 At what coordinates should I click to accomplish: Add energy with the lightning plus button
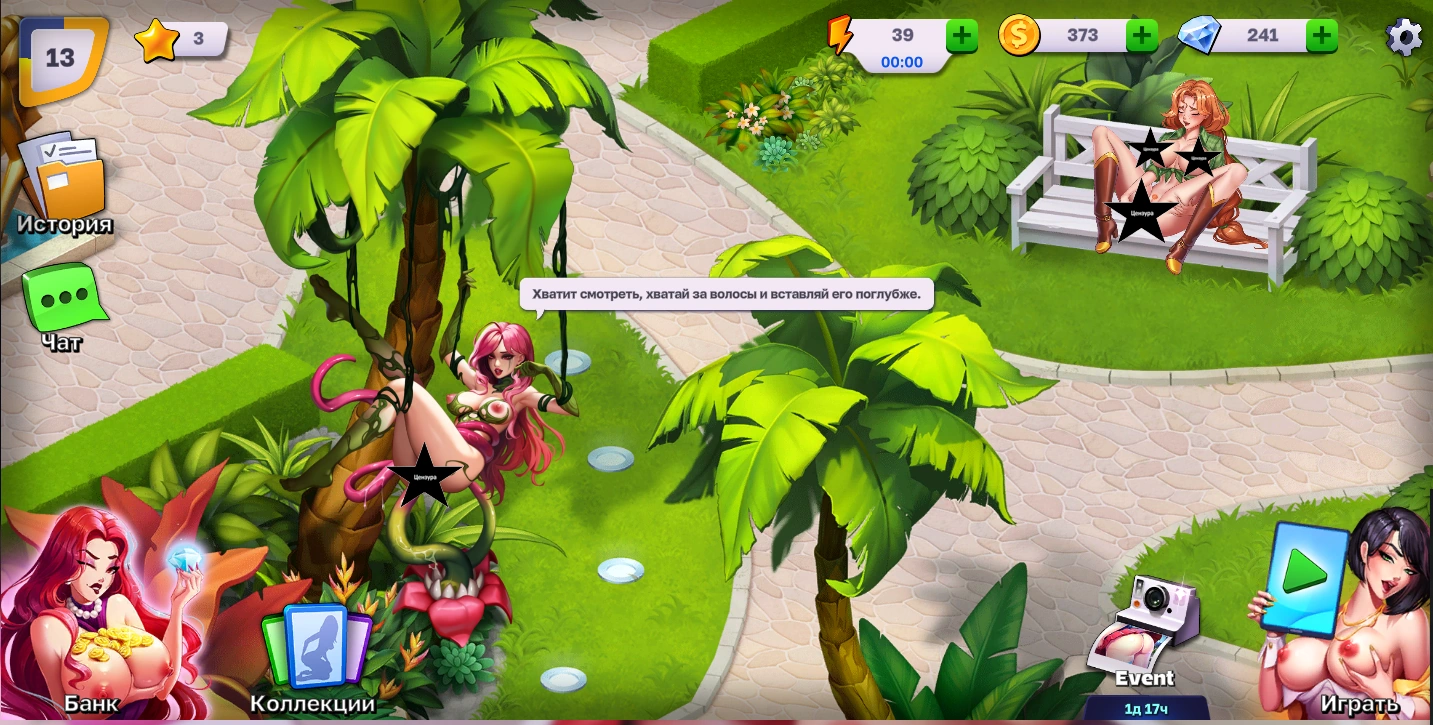click(x=962, y=36)
